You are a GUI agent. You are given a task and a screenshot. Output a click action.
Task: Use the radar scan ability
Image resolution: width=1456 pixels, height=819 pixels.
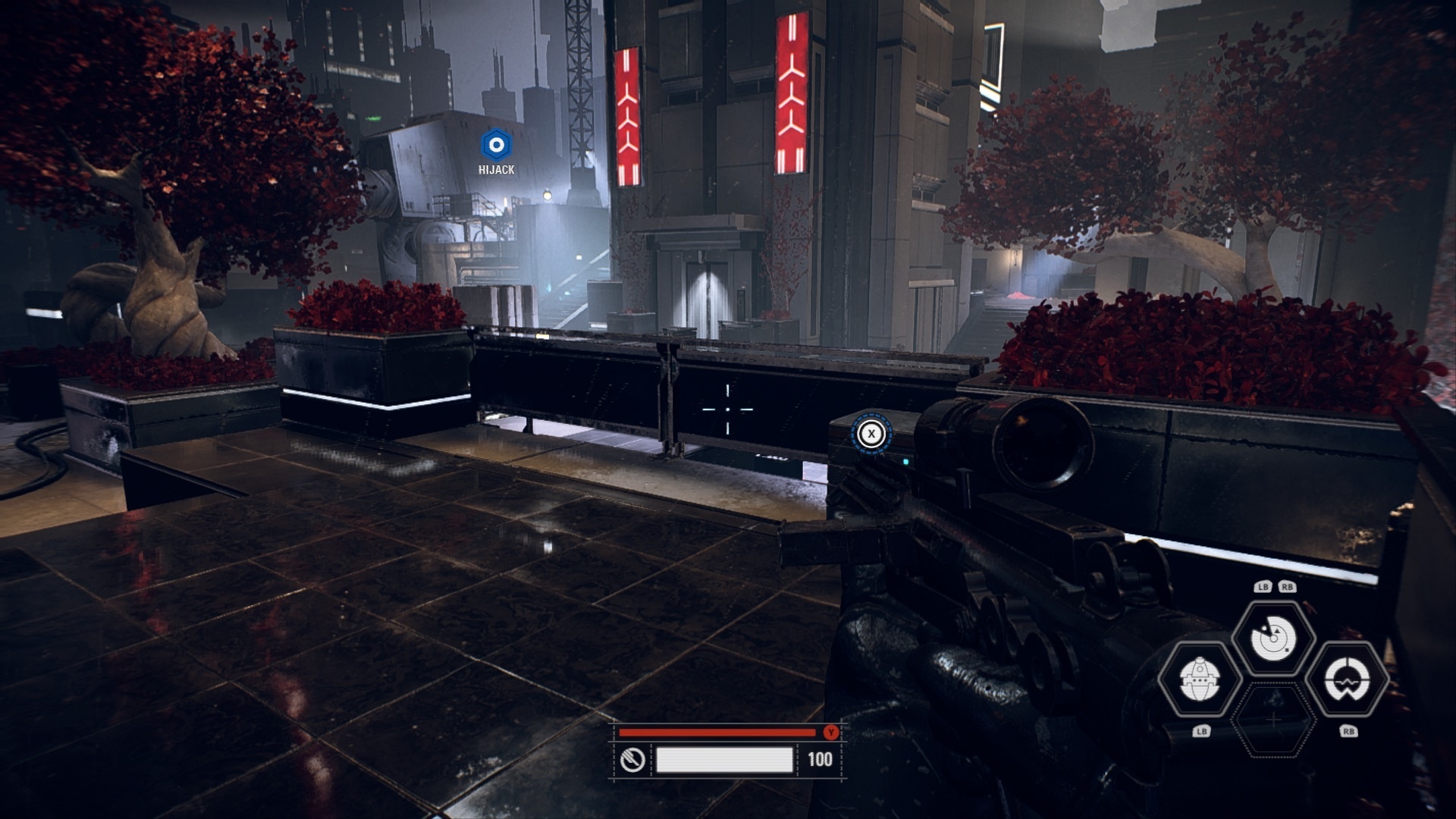point(1273,639)
